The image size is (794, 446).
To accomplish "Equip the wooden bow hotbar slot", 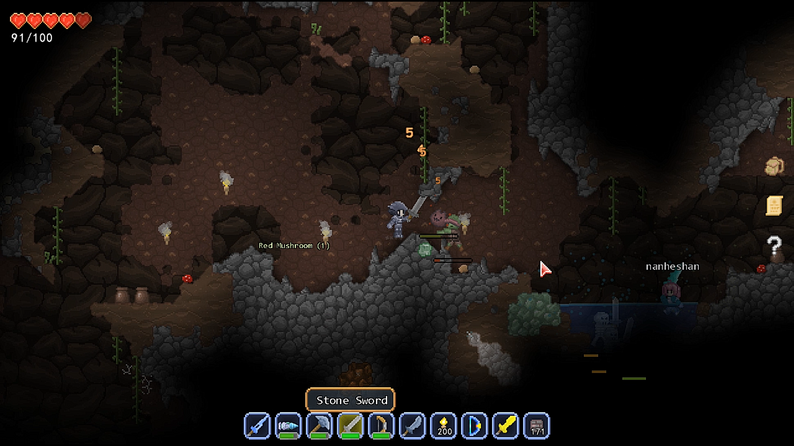I will click(x=381, y=425).
